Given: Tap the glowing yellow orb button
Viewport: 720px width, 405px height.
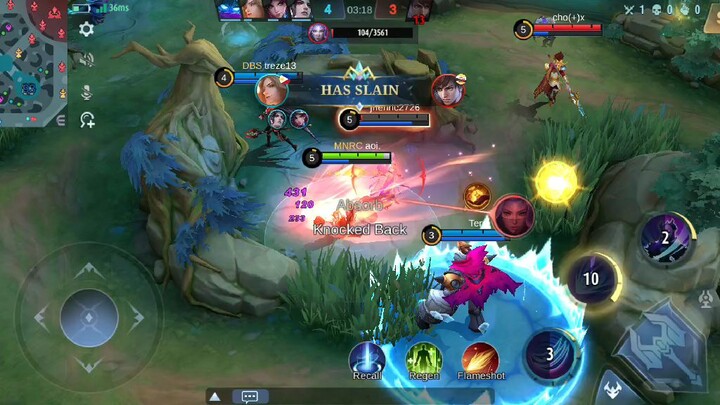Looking at the screenshot, I should pos(556,181).
